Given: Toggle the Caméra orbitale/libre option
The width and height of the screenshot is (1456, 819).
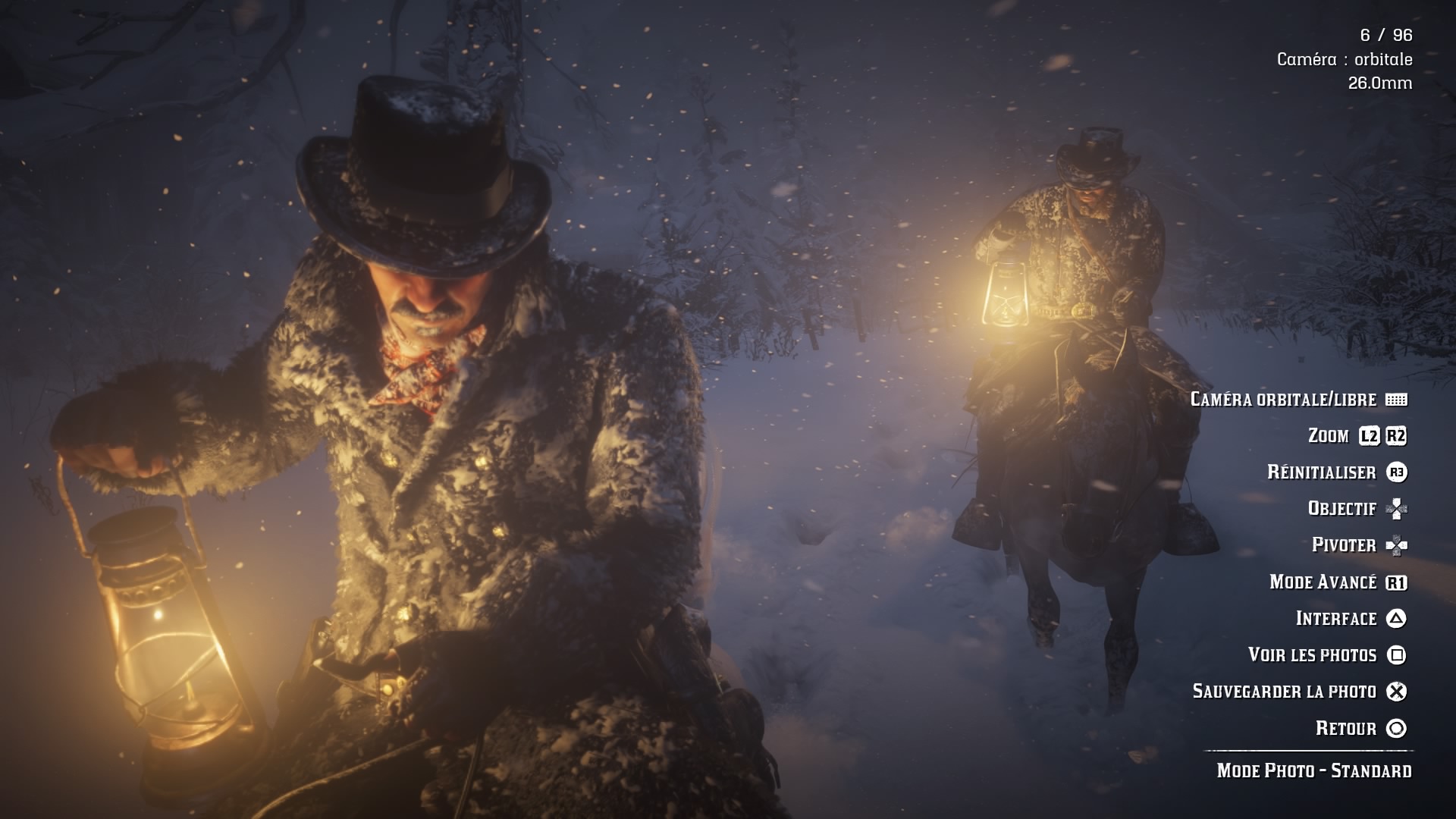Looking at the screenshot, I should pyautogui.click(x=1283, y=400).
